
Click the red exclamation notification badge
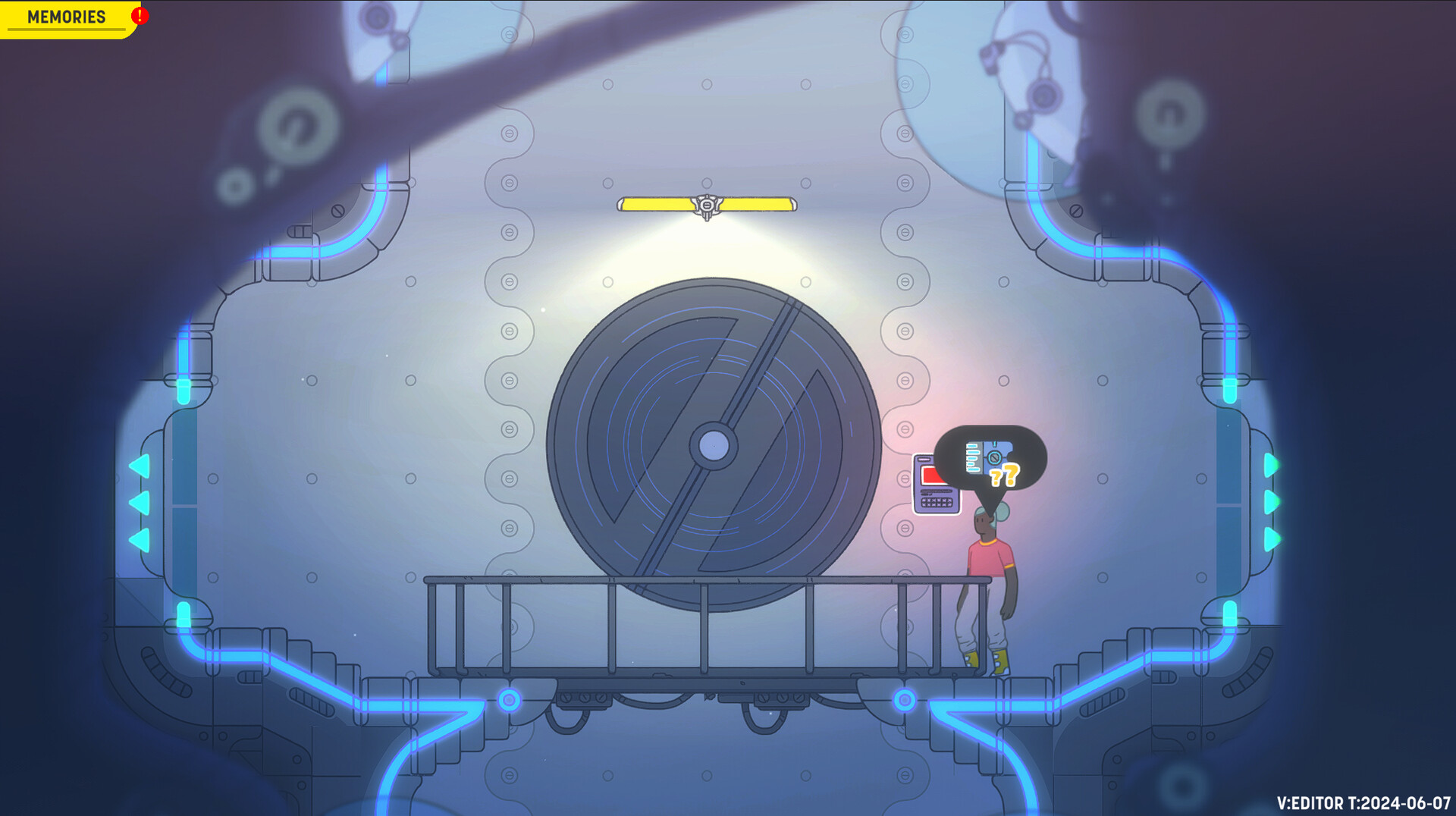(139, 15)
